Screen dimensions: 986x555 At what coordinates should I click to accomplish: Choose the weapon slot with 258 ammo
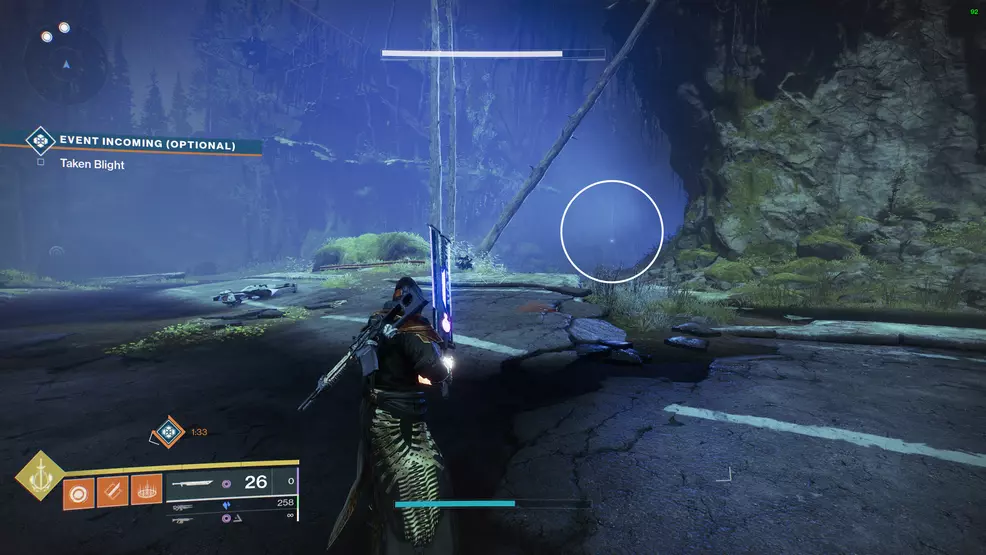click(x=230, y=505)
